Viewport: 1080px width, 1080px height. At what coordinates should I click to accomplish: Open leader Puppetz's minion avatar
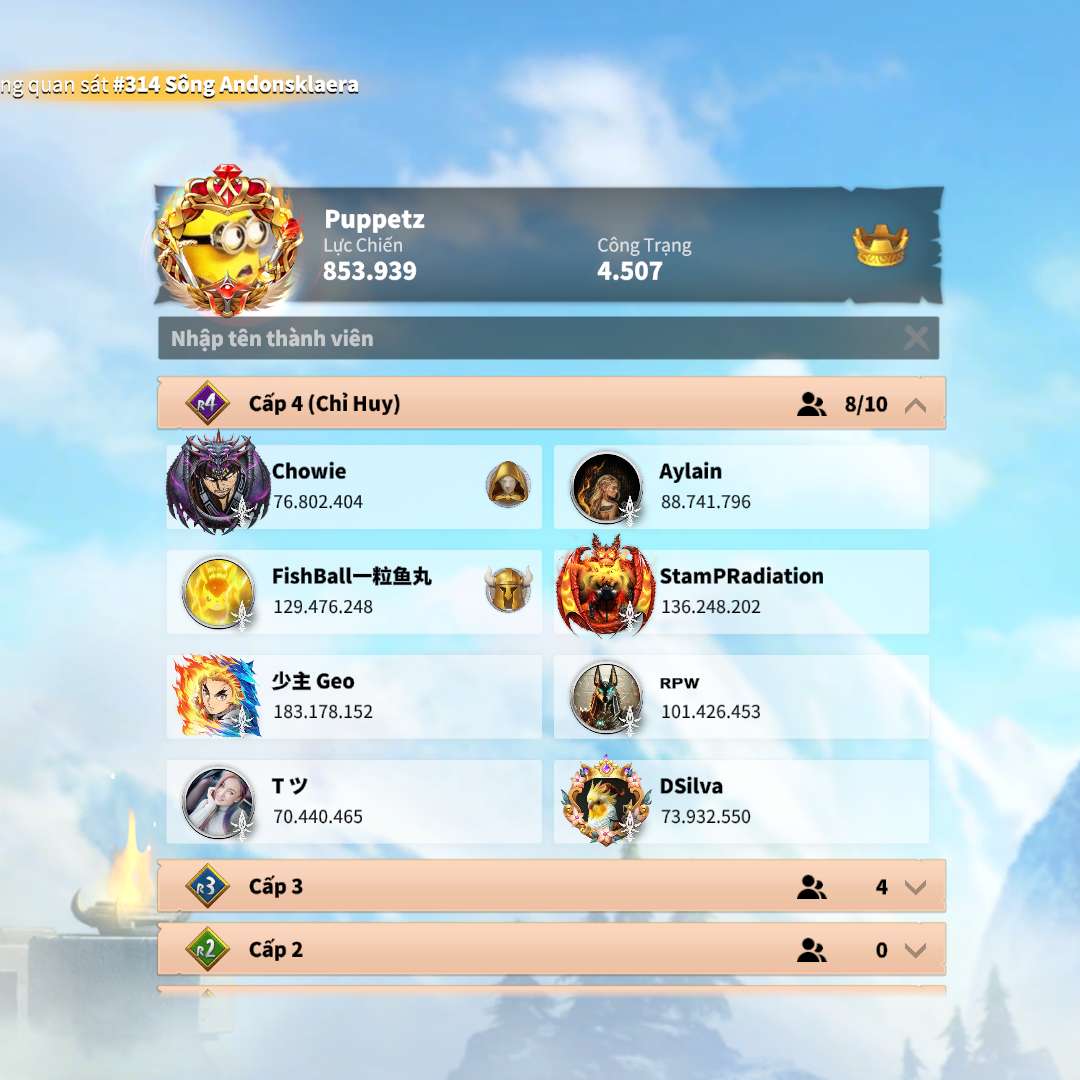click(x=227, y=241)
